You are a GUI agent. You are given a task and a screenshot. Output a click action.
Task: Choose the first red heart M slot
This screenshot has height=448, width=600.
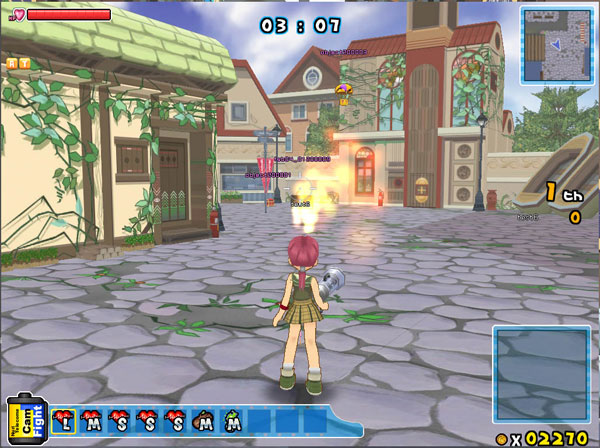pos(91,421)
